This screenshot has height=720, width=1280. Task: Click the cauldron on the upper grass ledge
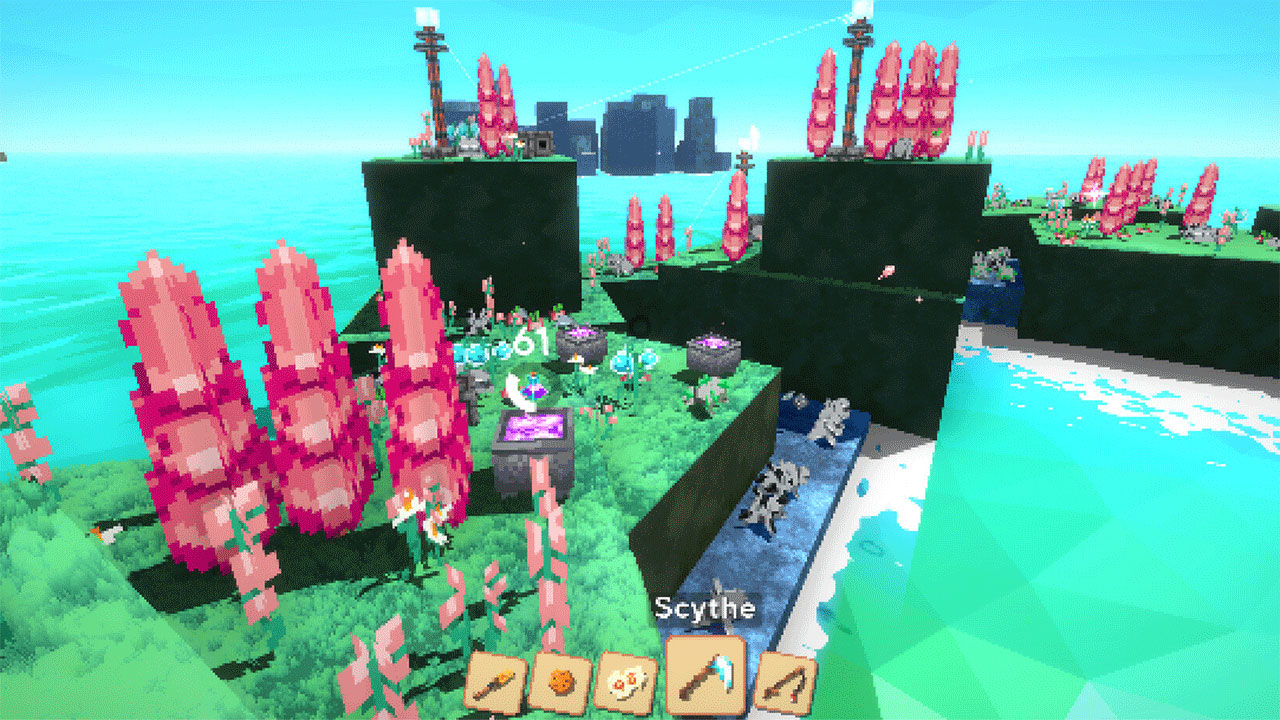click(581, 341)
